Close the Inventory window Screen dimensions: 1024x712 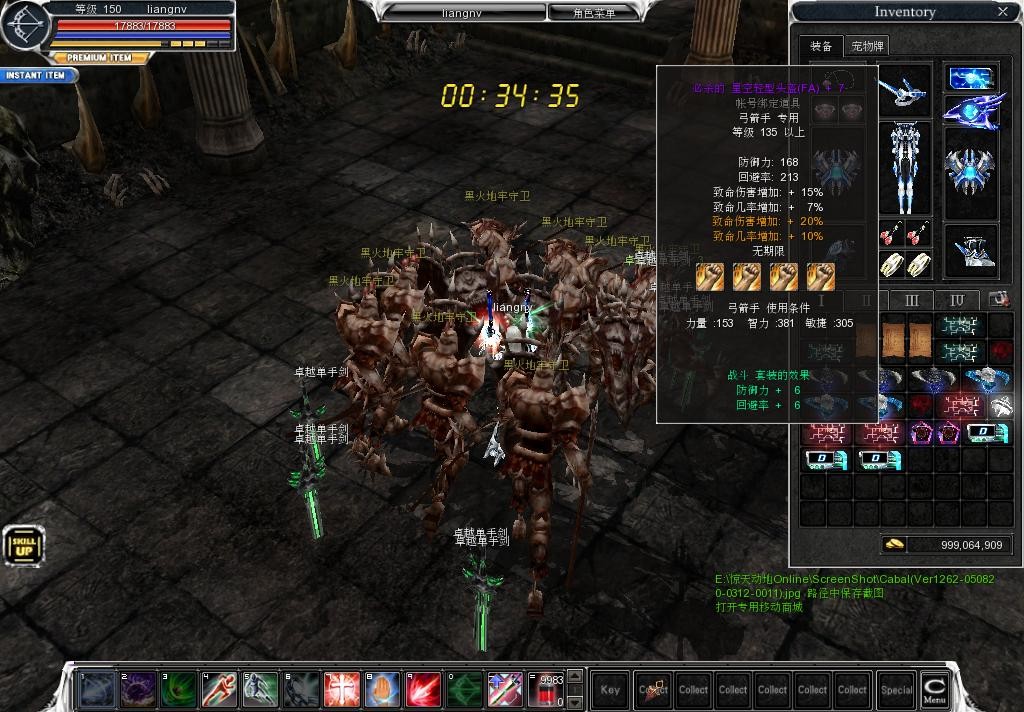click(x=1003, y=12)
